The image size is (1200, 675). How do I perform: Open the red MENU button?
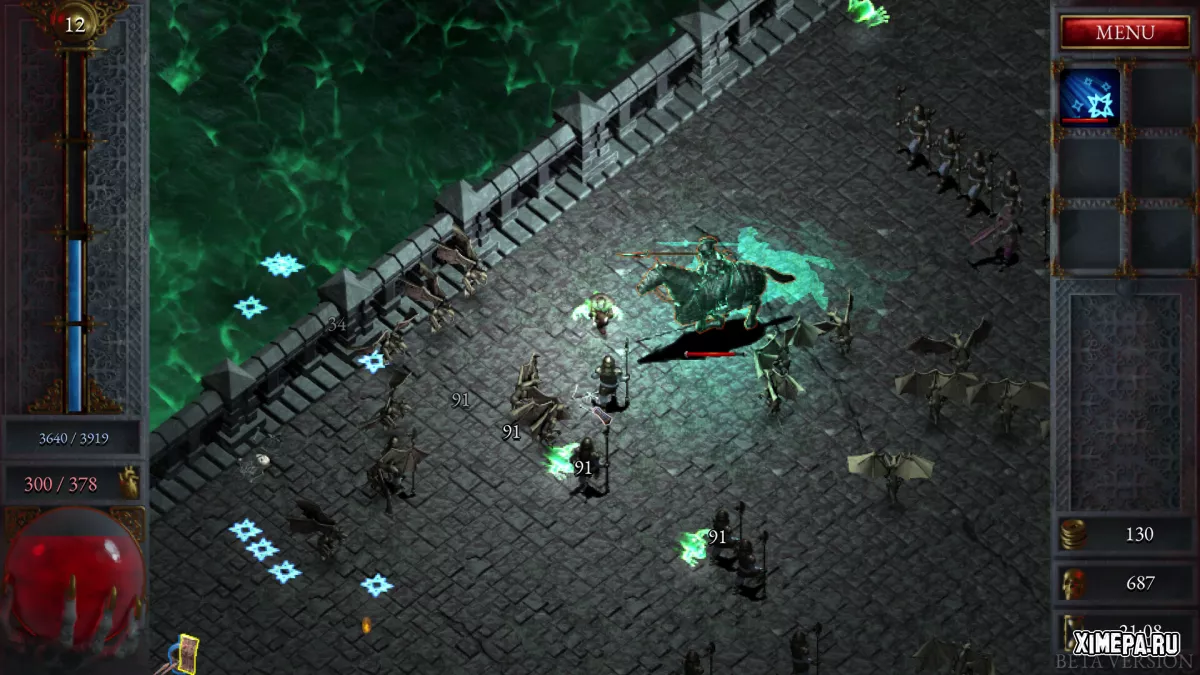(x=1124, y=33)
